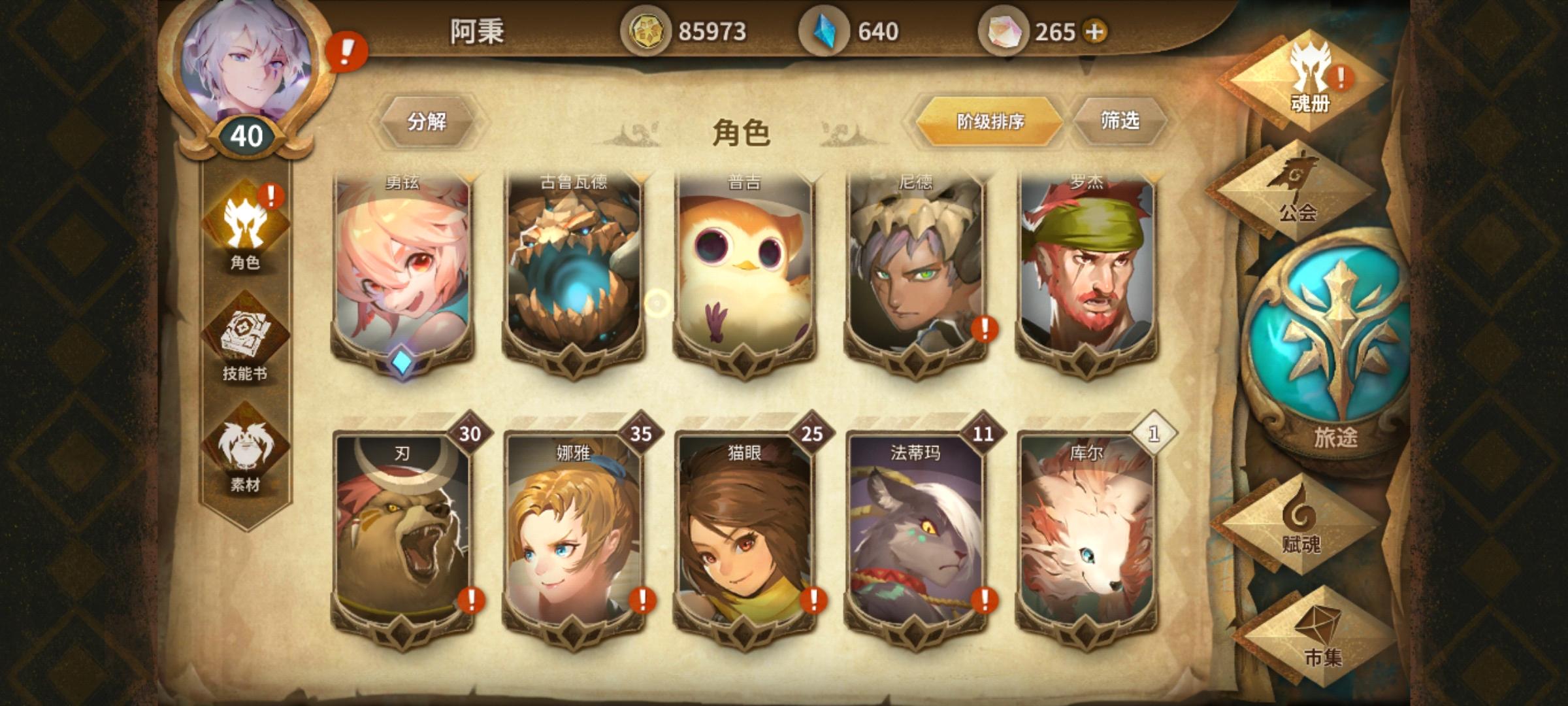The width and height of the screenshot is (1568, 706).
Task: Expand options by clicking the + next to 265
Action: click(x=1092, y=30)
